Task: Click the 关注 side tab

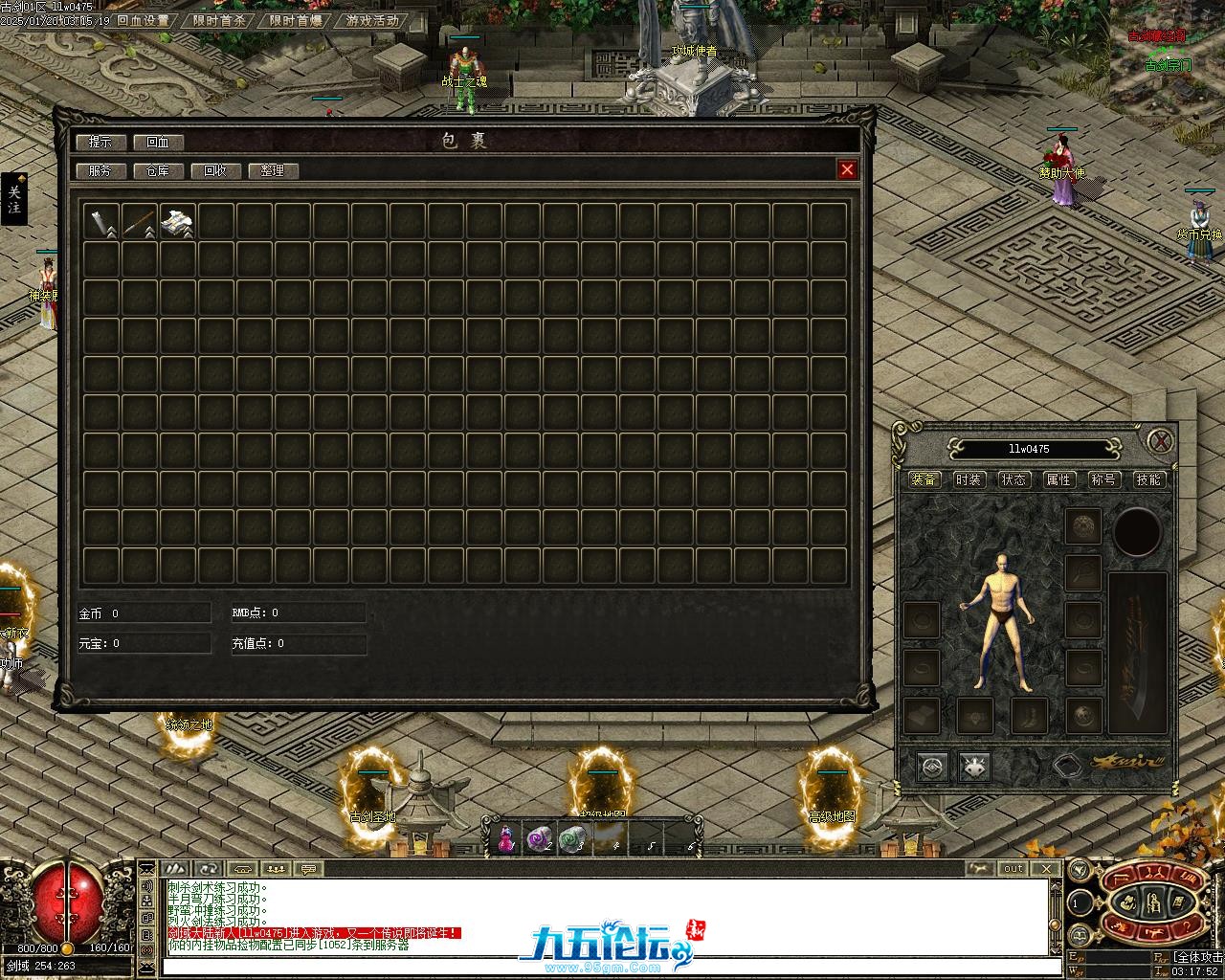Action: 14,199
